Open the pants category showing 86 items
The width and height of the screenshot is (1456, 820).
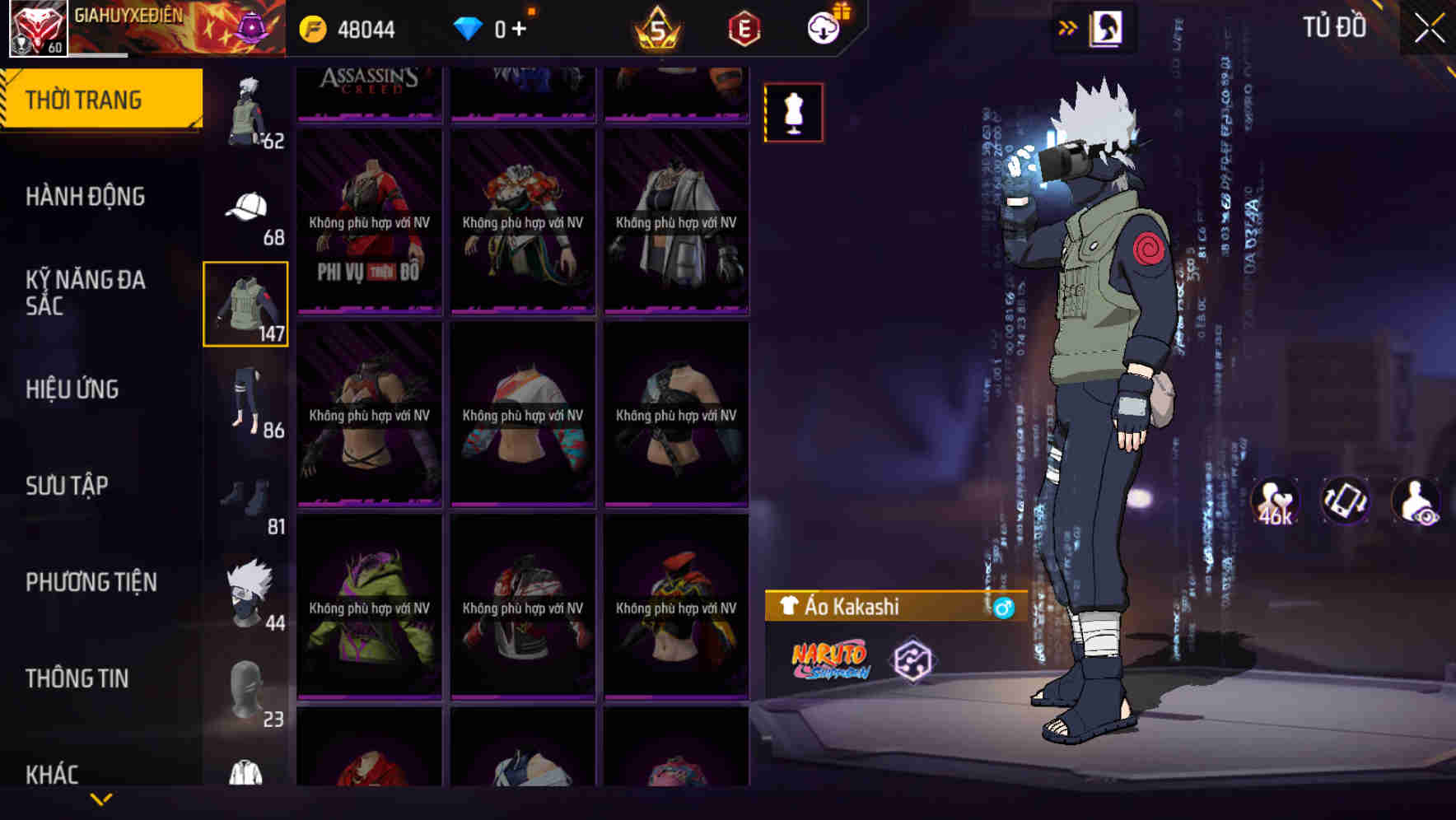[x=246, y=399]
